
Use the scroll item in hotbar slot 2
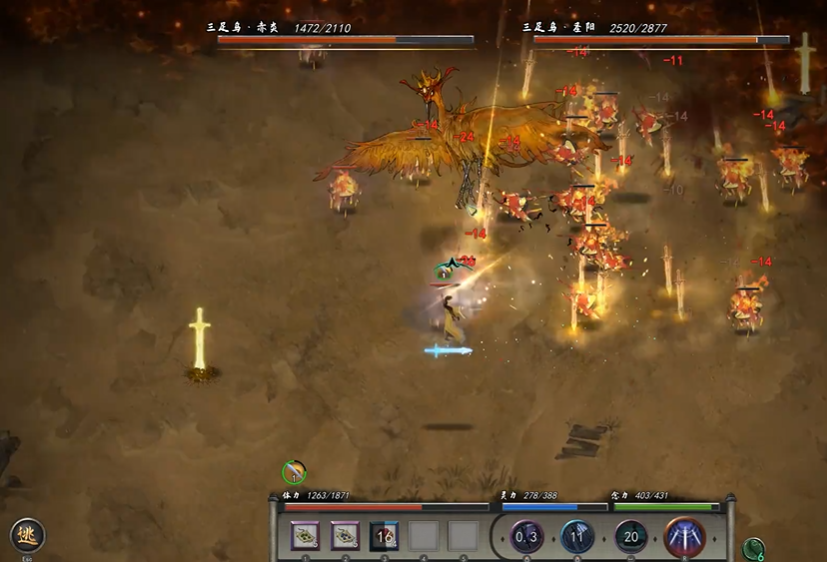(x=345, y=537)
